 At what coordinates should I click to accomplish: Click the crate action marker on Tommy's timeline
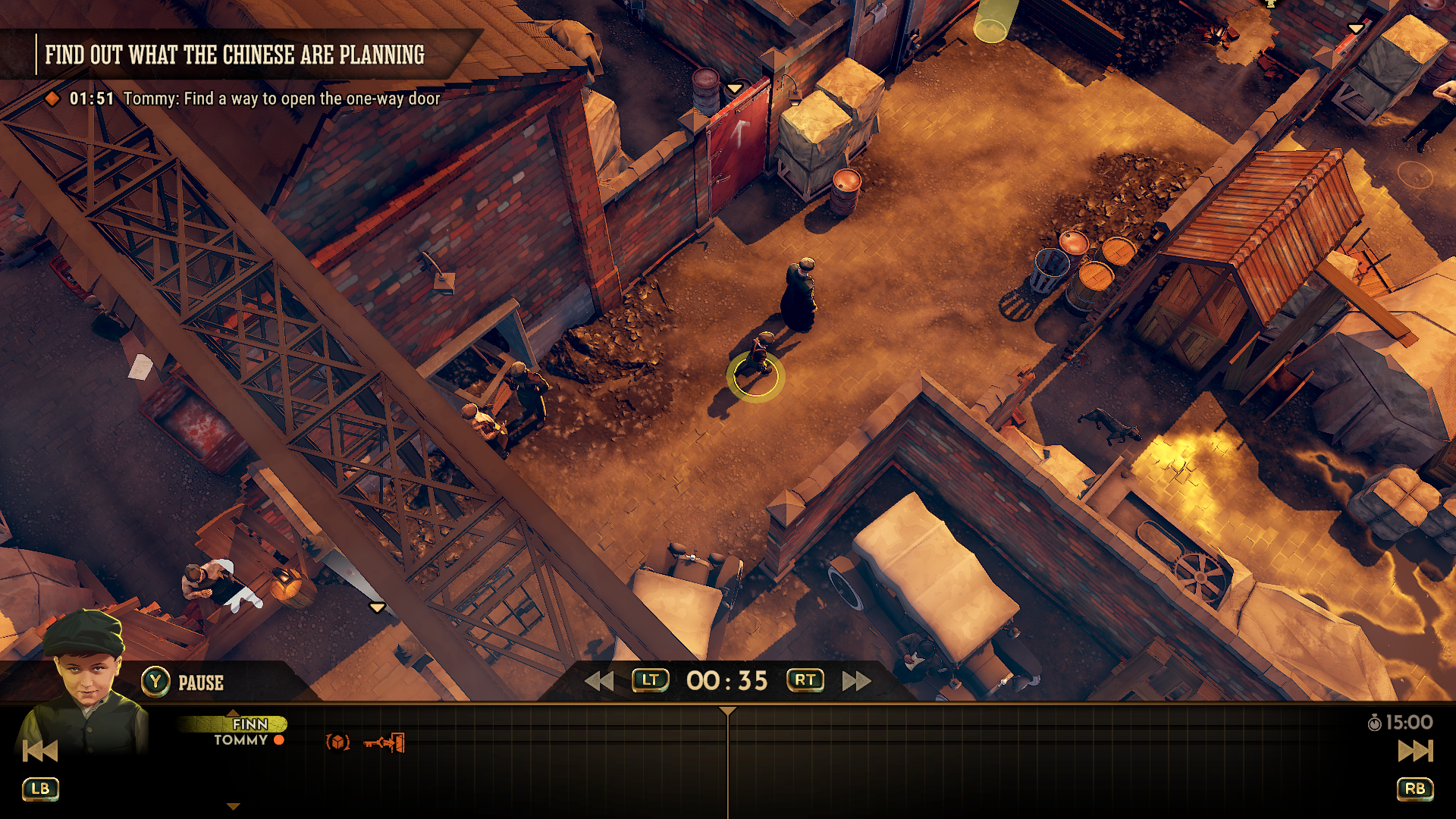tap(338, 742)
